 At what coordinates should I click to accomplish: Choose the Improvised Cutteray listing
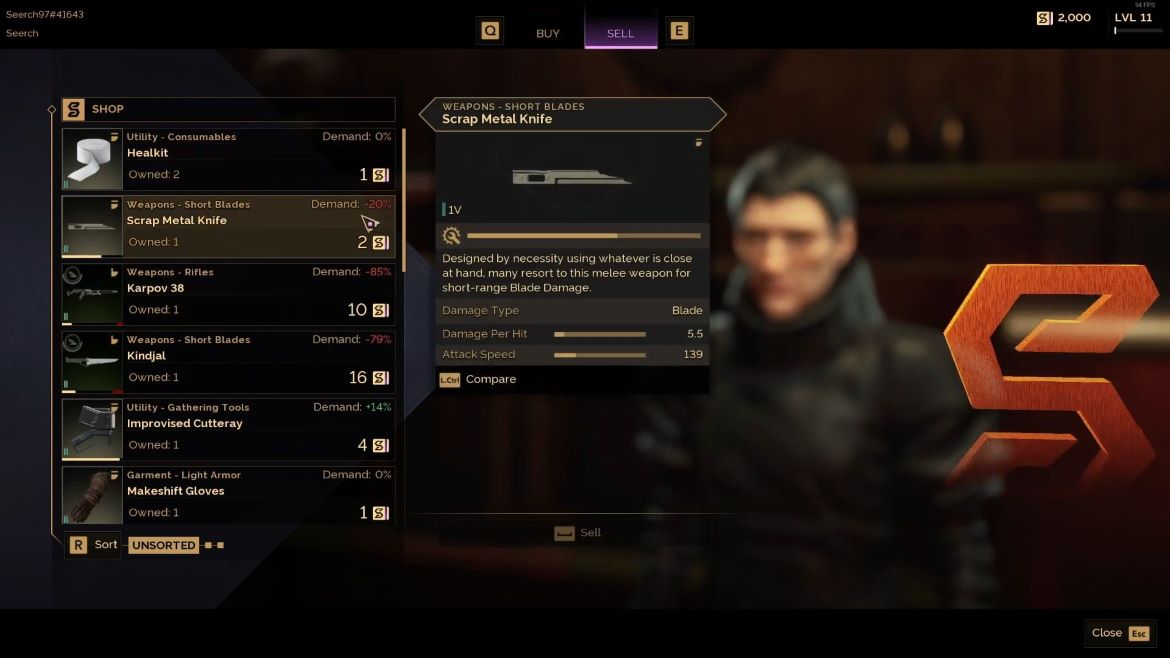(228, 429)
